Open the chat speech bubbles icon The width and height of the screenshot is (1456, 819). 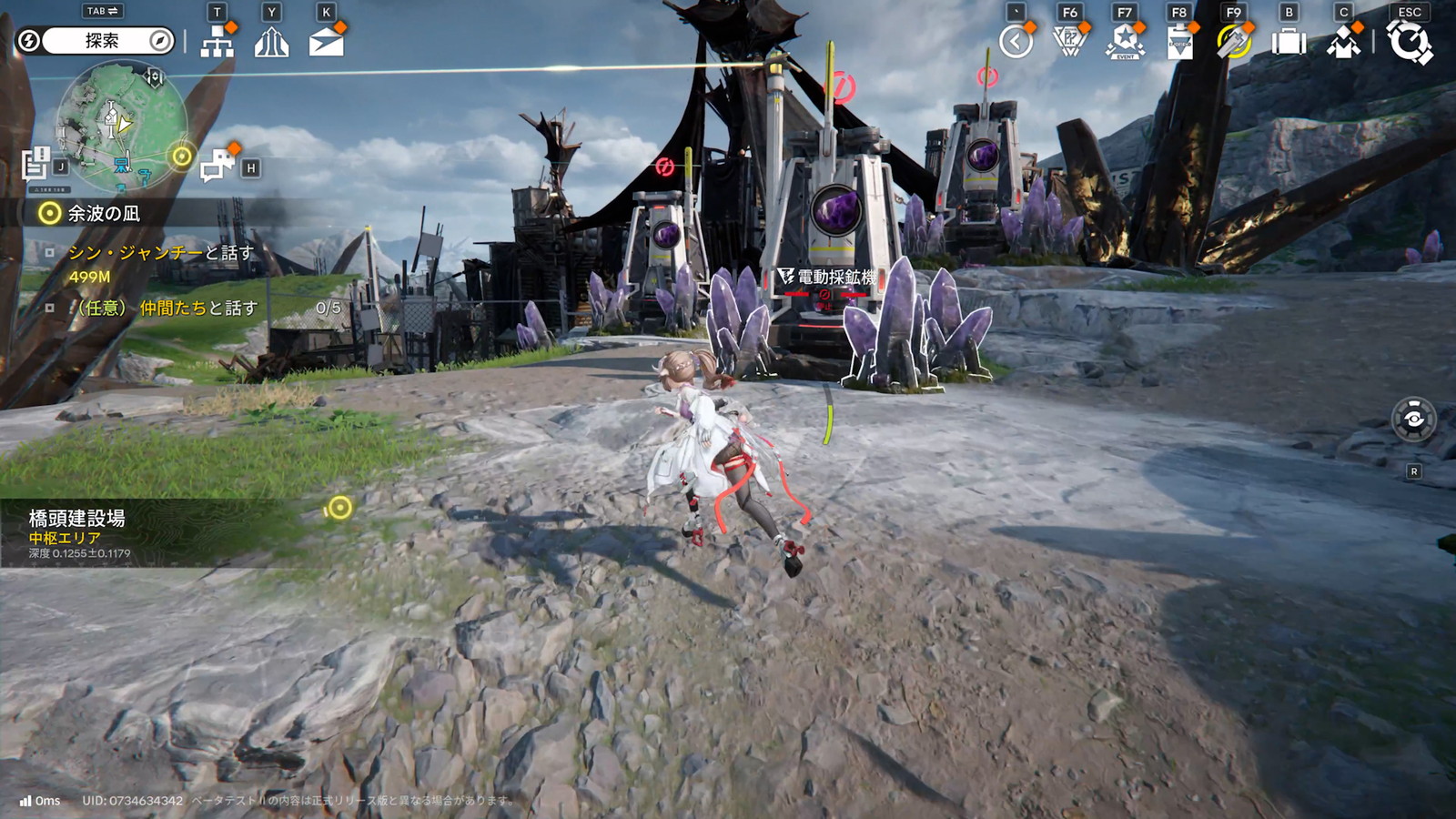(218, 165)
